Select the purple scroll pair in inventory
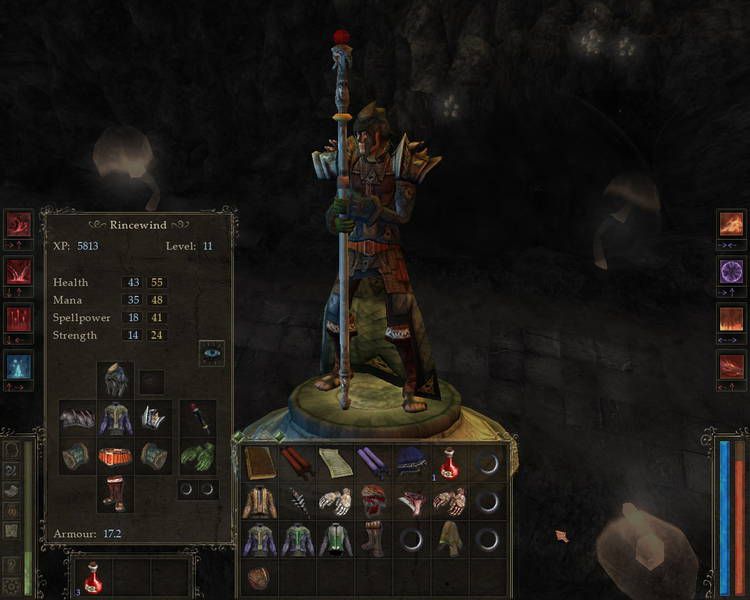 coord(373,463)
